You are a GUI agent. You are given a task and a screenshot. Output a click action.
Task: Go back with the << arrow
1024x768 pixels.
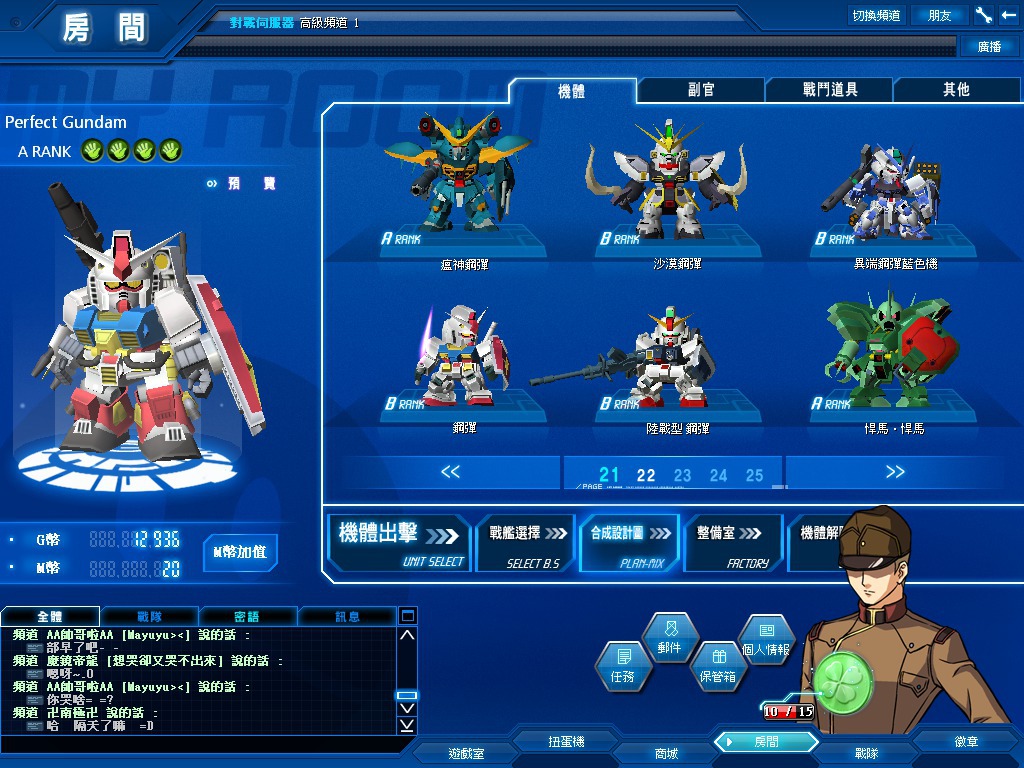point(450,472)
